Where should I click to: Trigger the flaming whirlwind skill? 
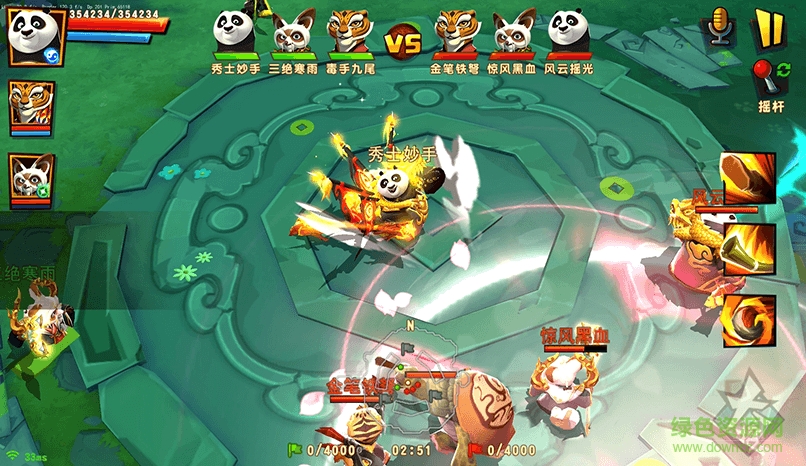pos(748,319)
